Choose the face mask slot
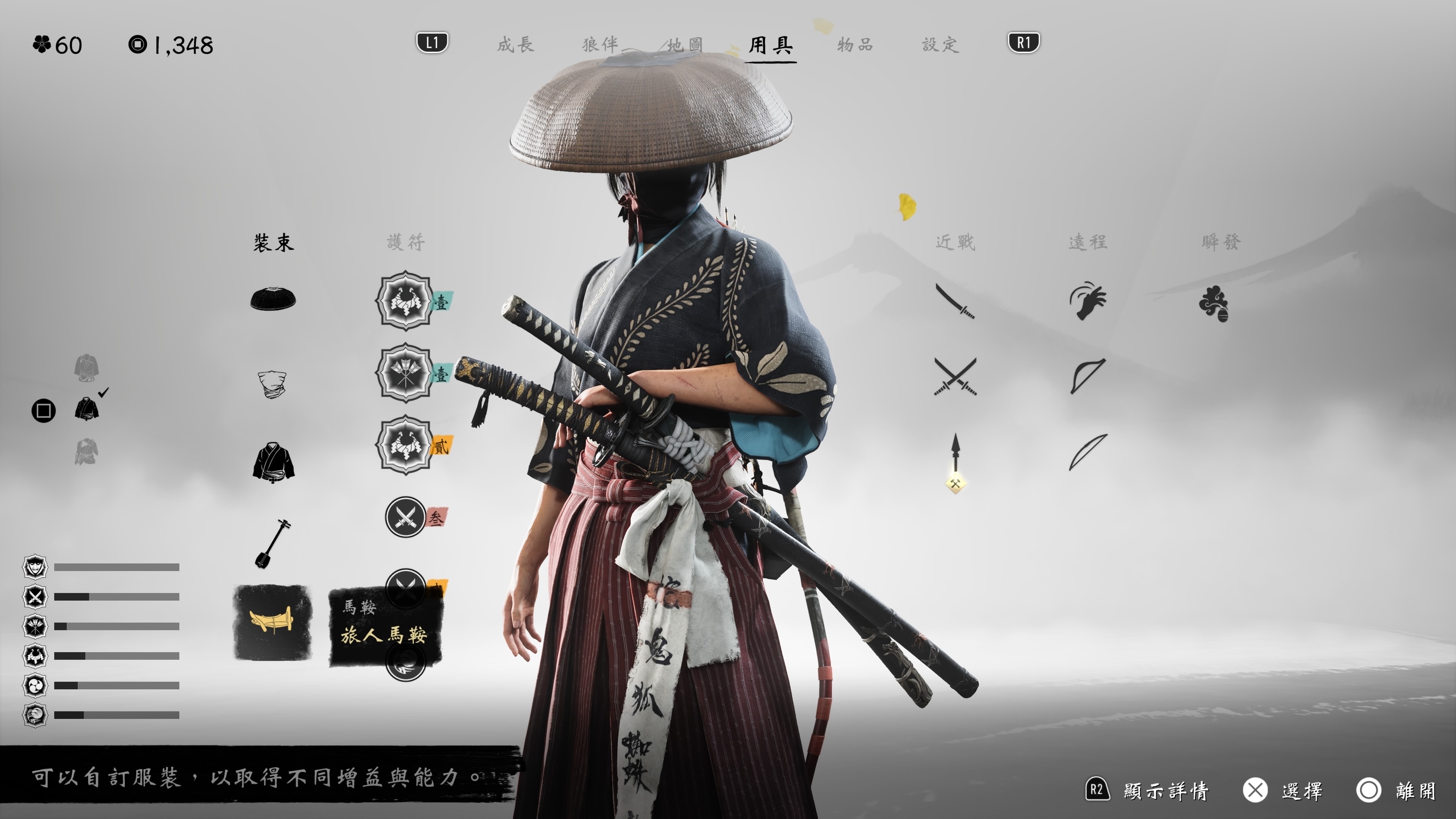The width and height of the screenshot is (1456, 819). pos(272,384)
